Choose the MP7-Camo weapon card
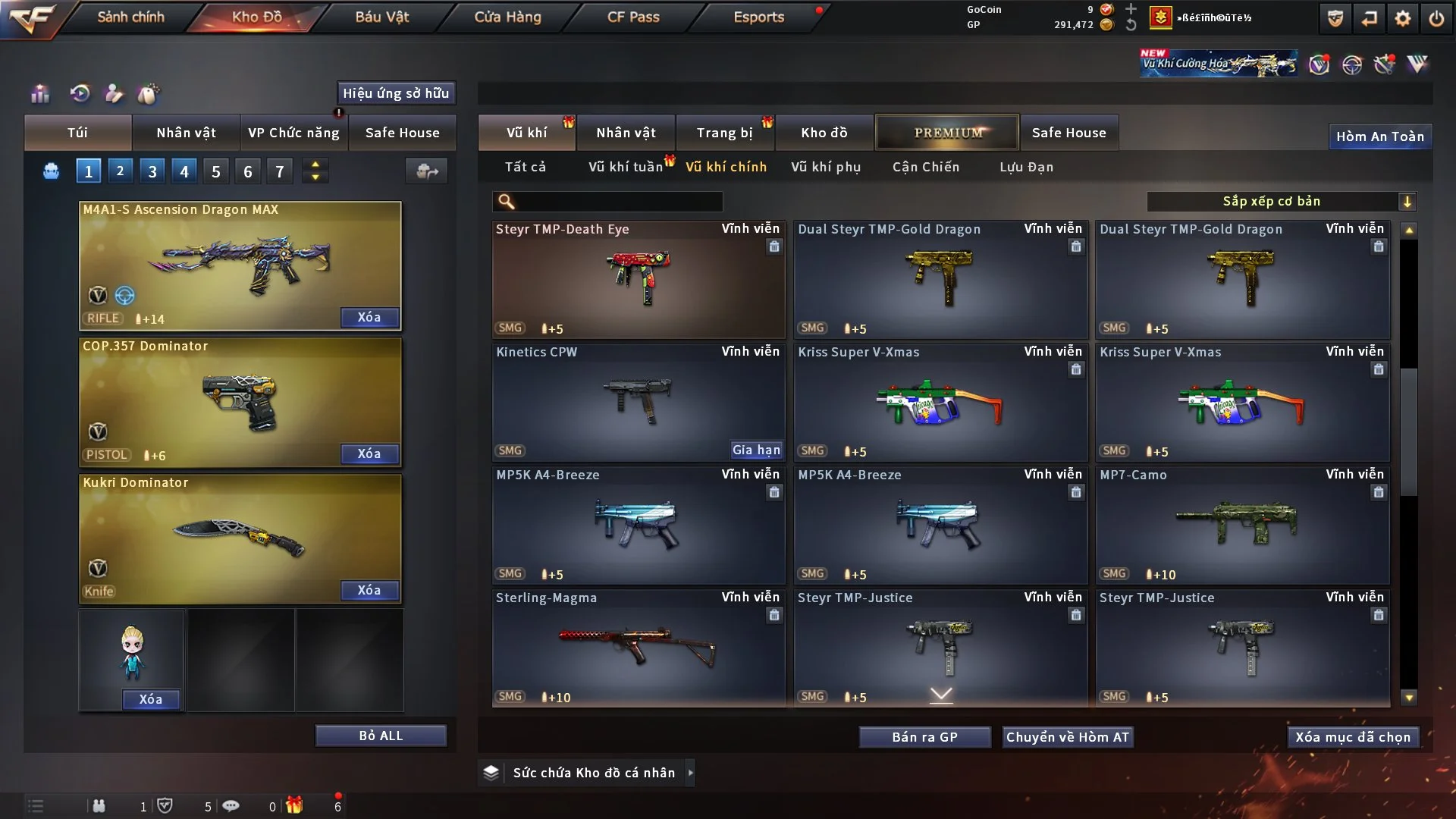The image size is (1456, 819). point(1241,525)
